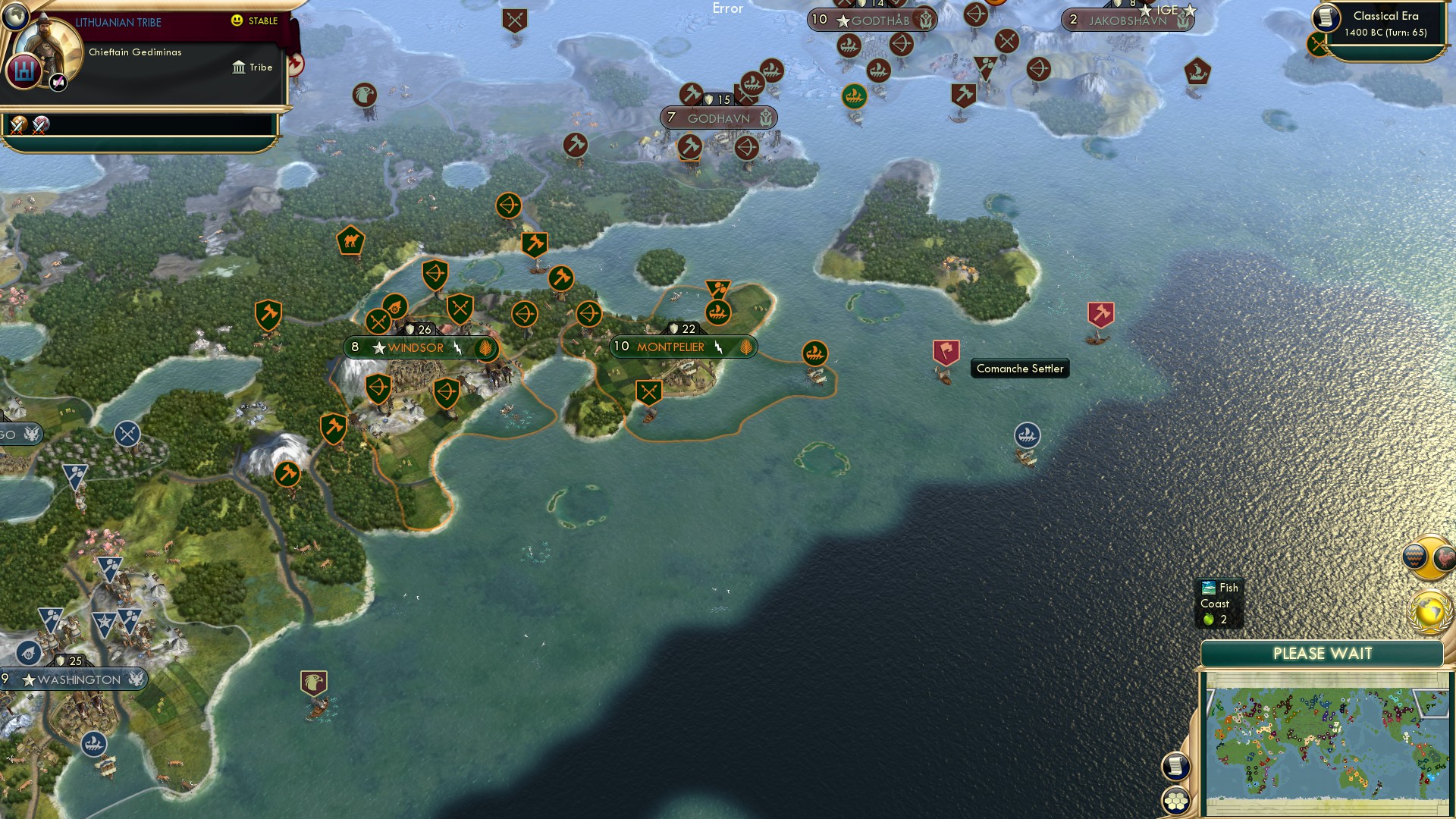Click the eagle unit flag near Washington
Image resolution: width=1456 pixels, height=819 pixels.
tap(315, 681)
